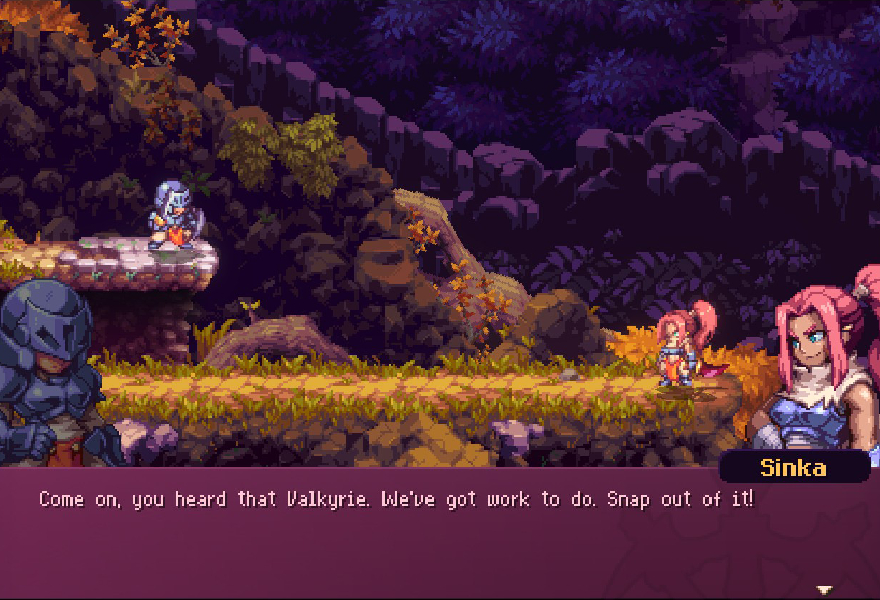The width and height of the screenshot is (880, 600).
Task: Advance dialogue with the white arrow indicator
Action: pos(824,589)
